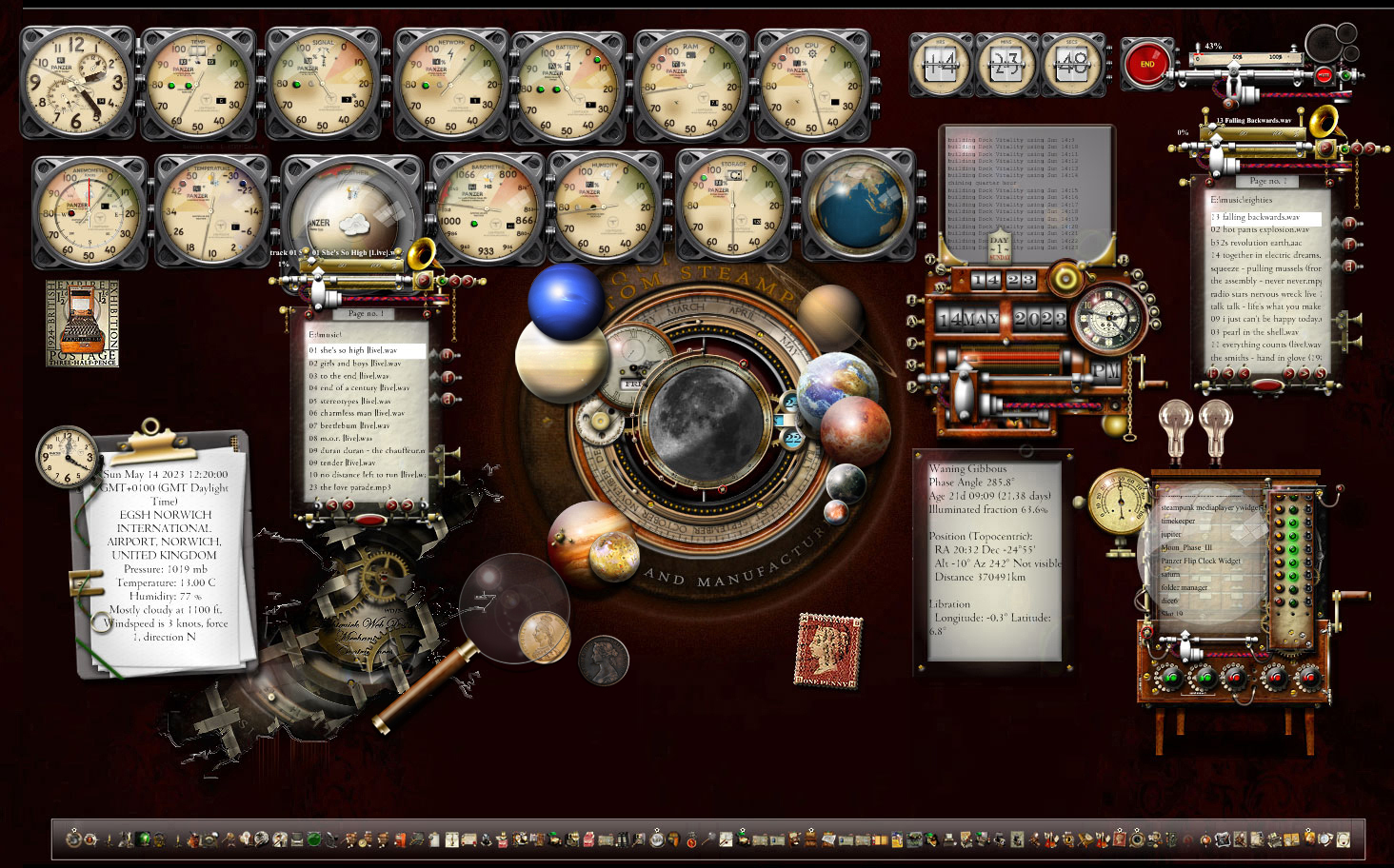Open the "Moon_Phase_III" widget entry
Screen dimensions: 1394x868
[x=1185, y=547]
